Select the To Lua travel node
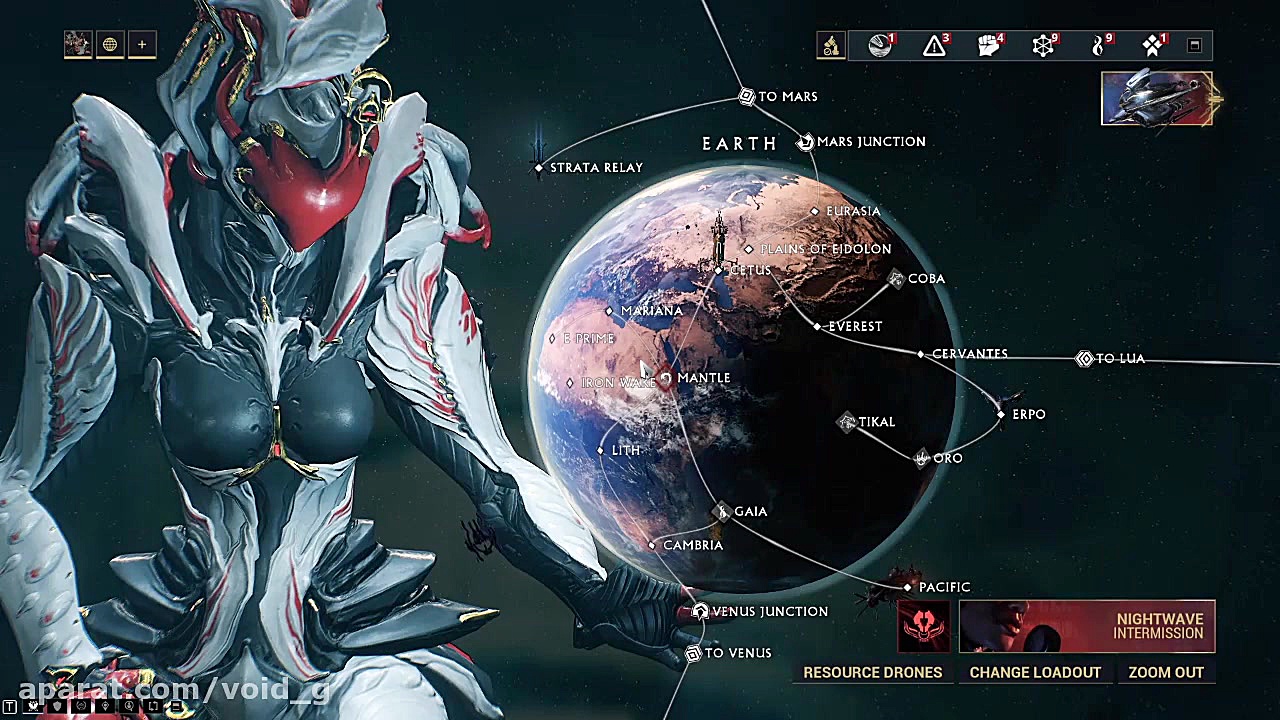This screenshot has width=1280, height=720. (1085, 358)
